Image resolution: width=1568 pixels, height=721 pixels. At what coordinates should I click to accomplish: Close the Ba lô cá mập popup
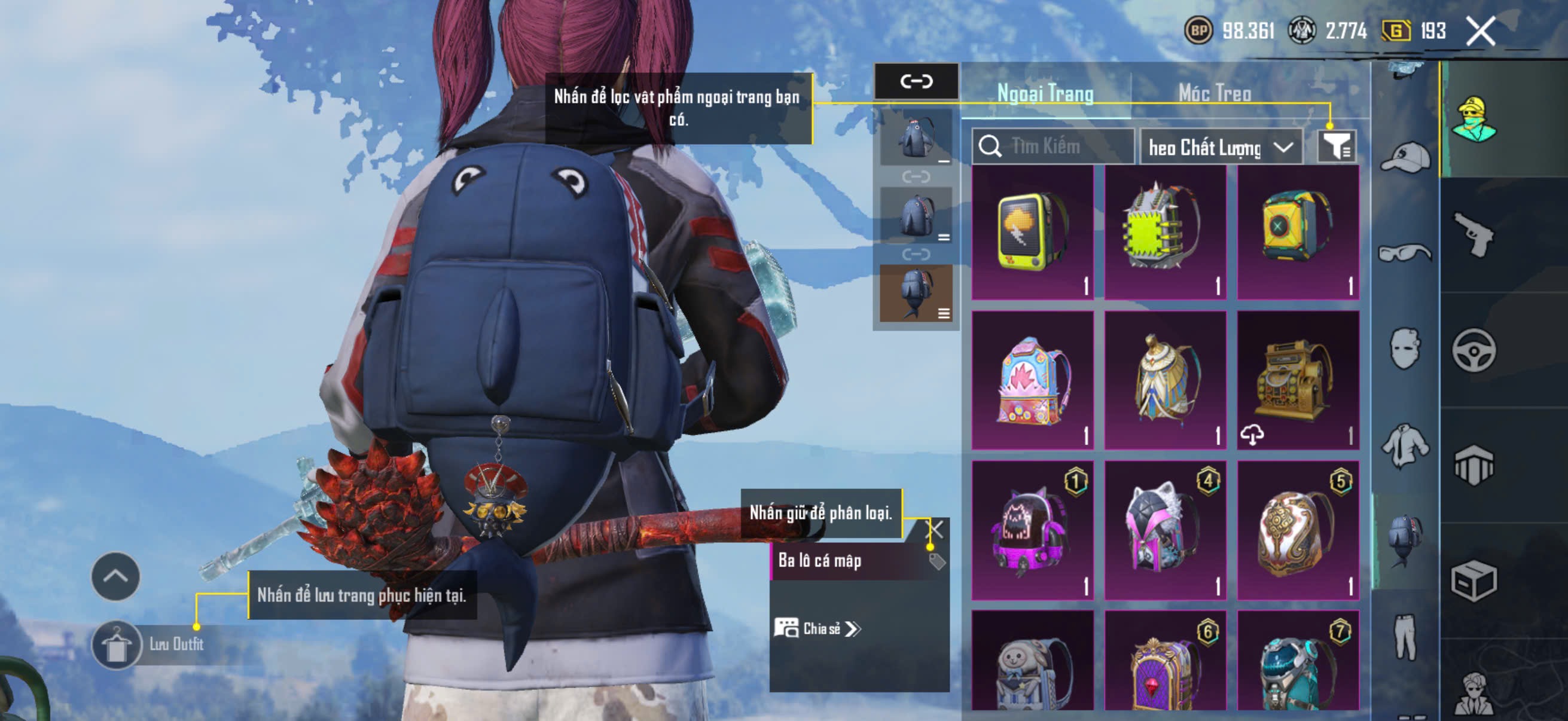934,528
